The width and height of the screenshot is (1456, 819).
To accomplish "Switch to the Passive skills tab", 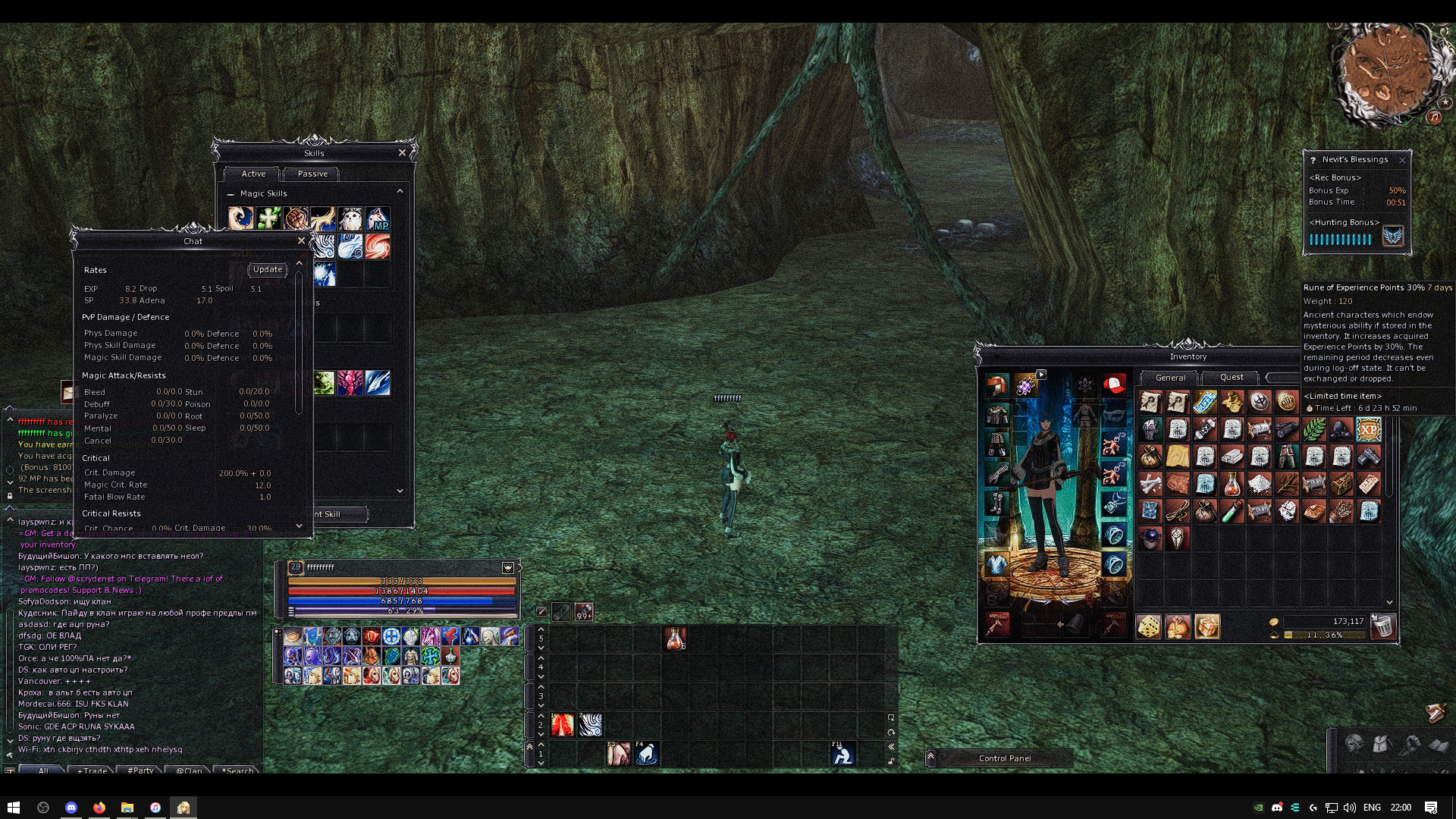I will pyautogui.click(x=312, y=174).
